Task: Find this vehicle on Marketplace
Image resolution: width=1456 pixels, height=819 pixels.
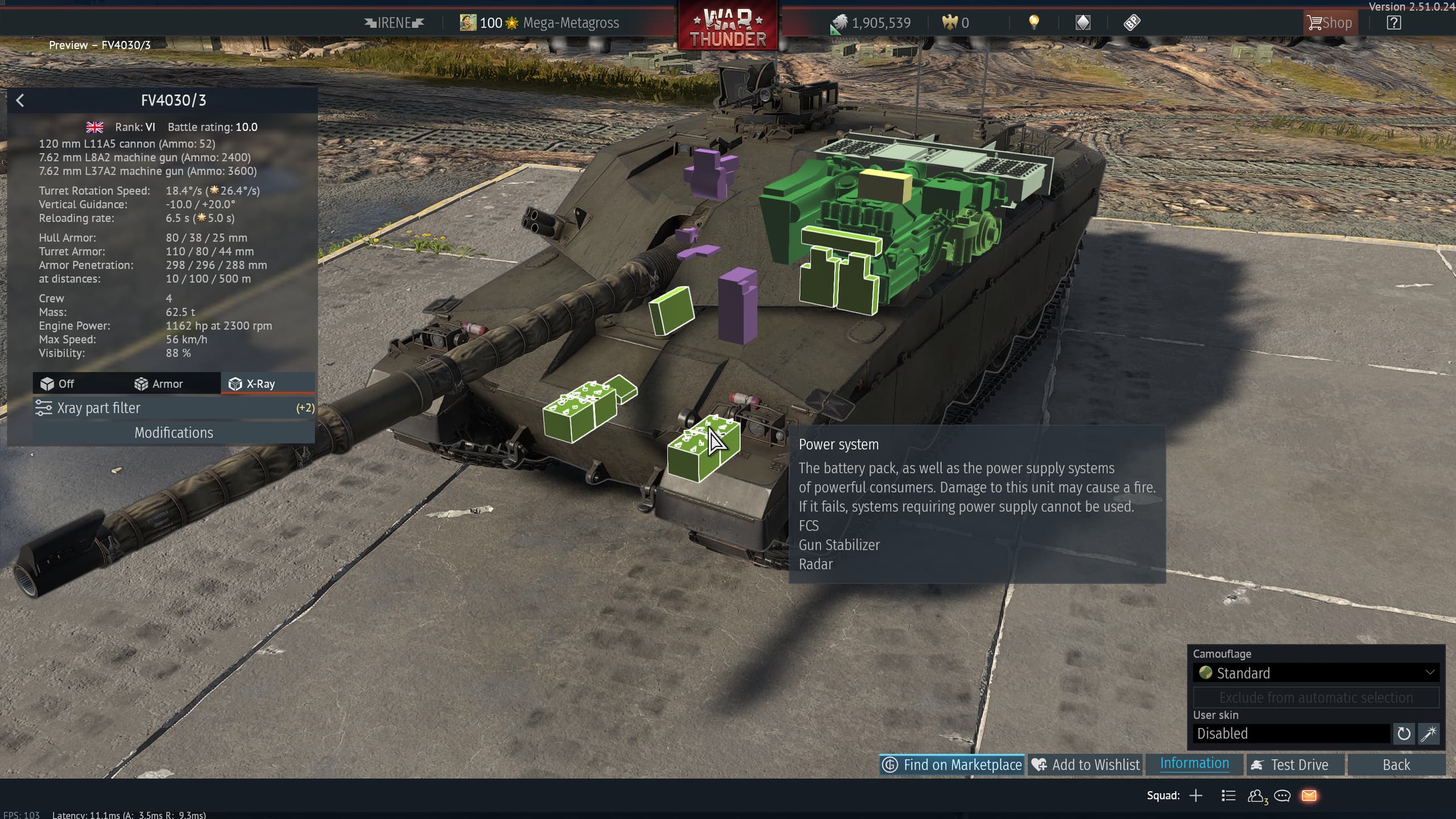Action: click(952, 765)
